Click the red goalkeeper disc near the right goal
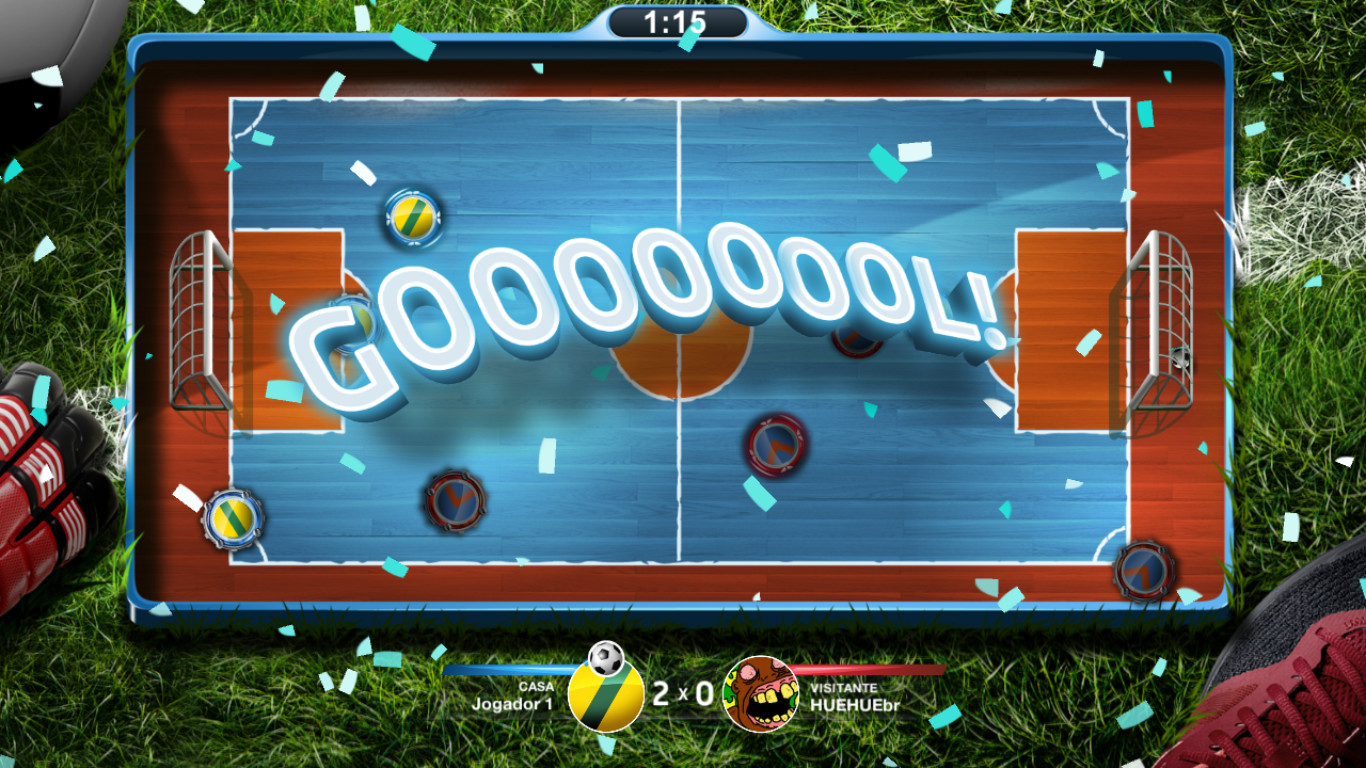Screen dimensions: 1366x768 pos(1143,570)
